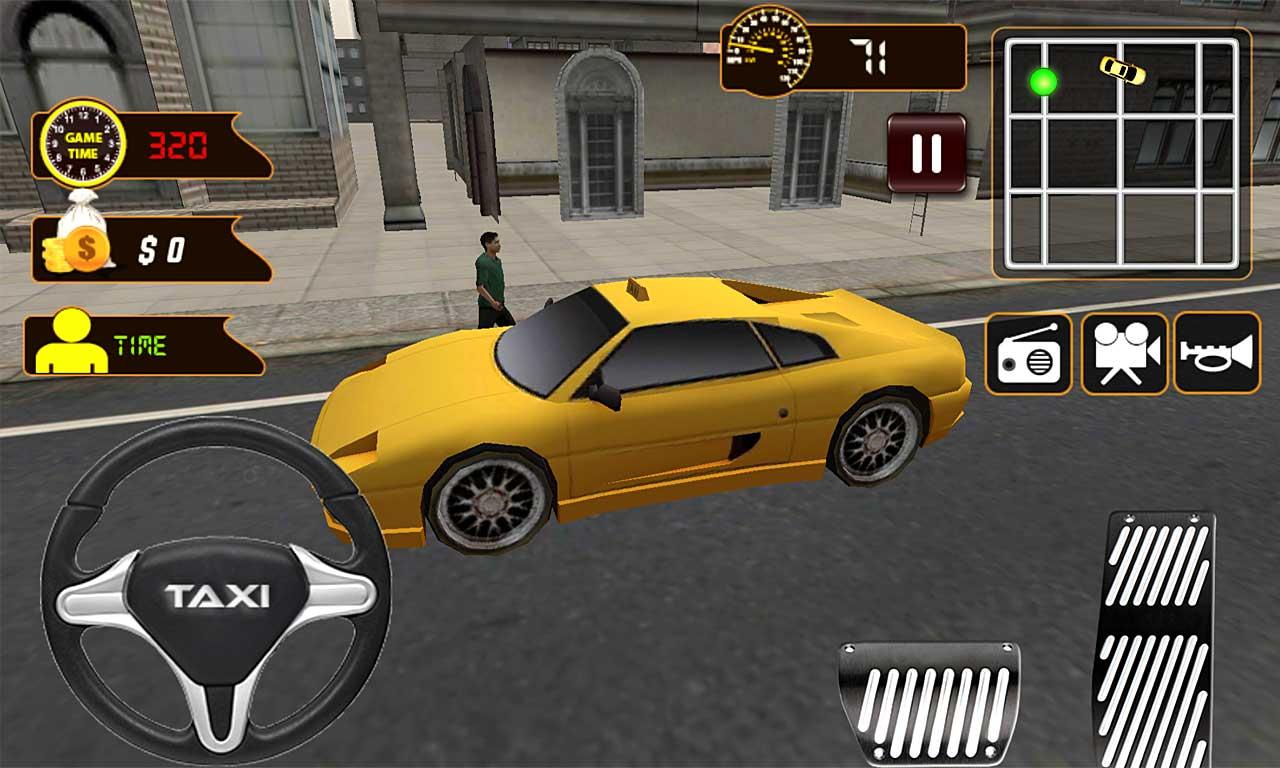Toggle the radio button

[x=1028, y=353]
